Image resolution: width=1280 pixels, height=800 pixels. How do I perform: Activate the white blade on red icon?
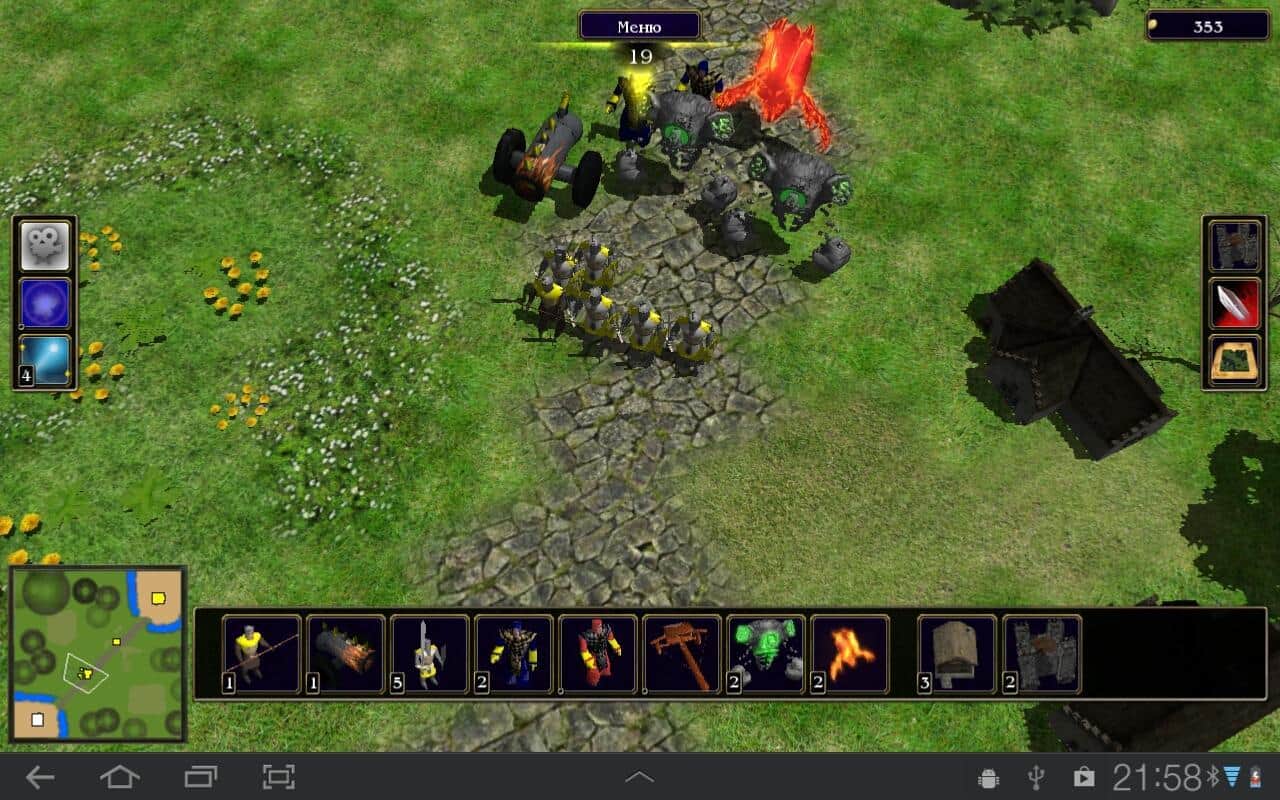[1235, 303]
